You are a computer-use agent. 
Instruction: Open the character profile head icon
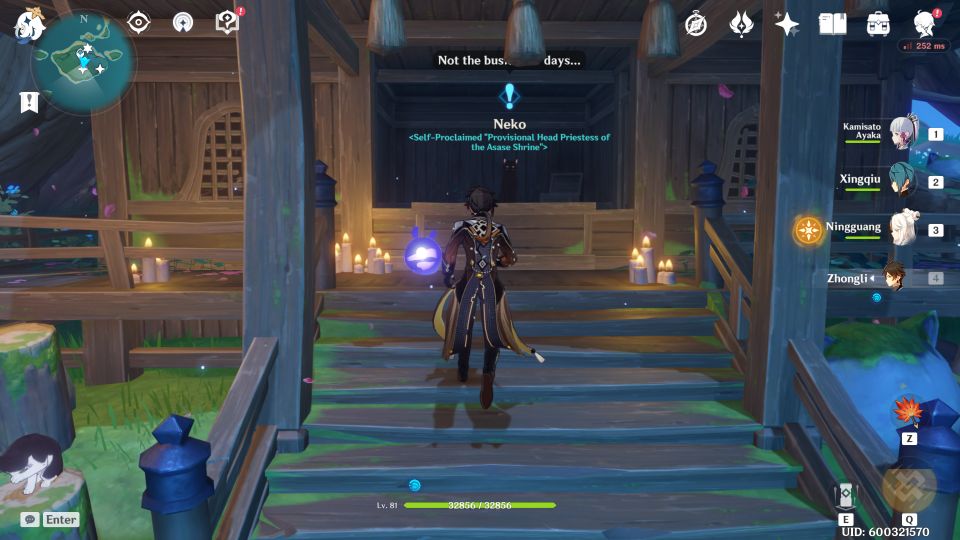924,24
